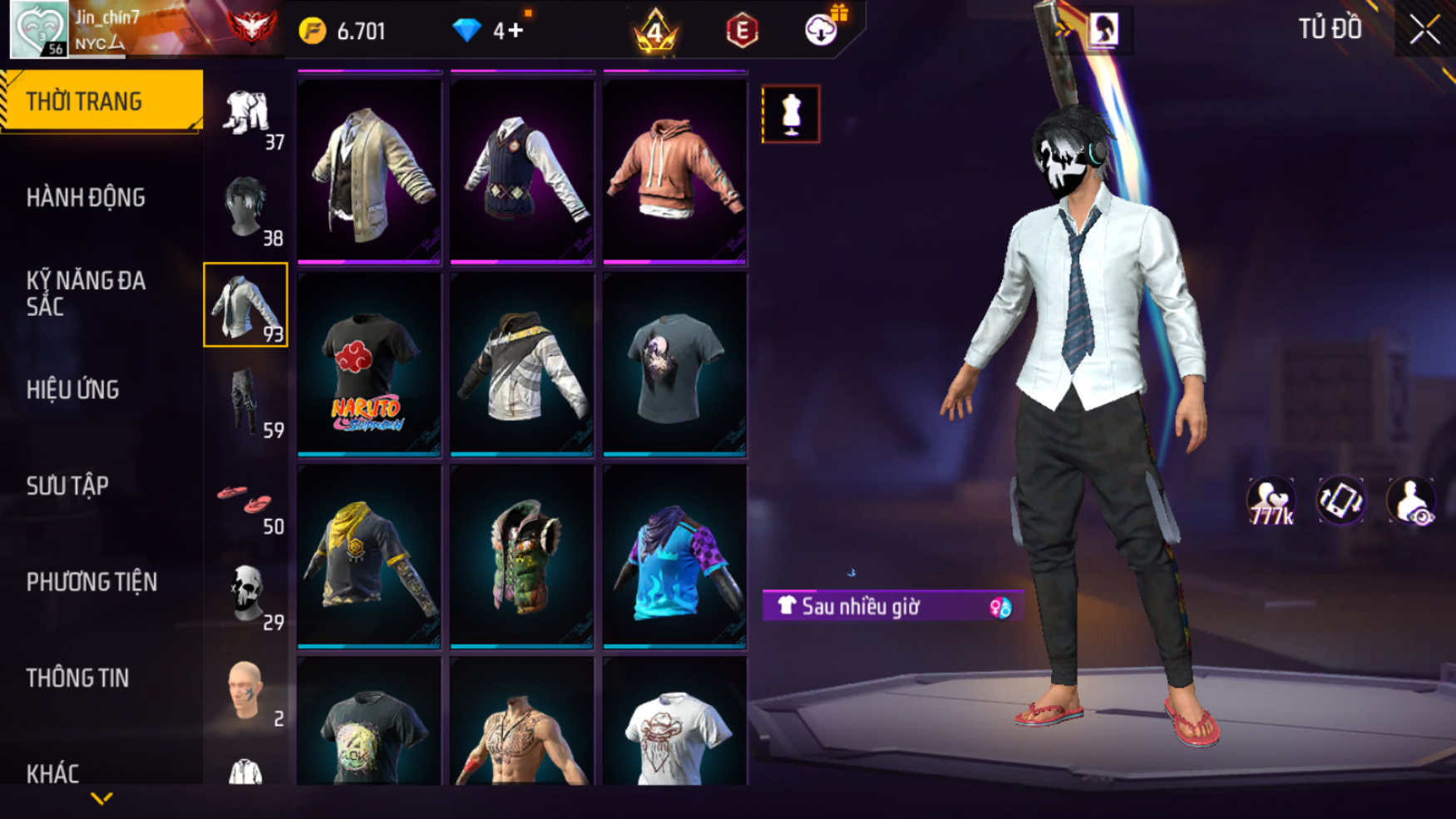The image size is (1456, 819).
Task: Select the orange hoodie top
Action: [674, 170]
